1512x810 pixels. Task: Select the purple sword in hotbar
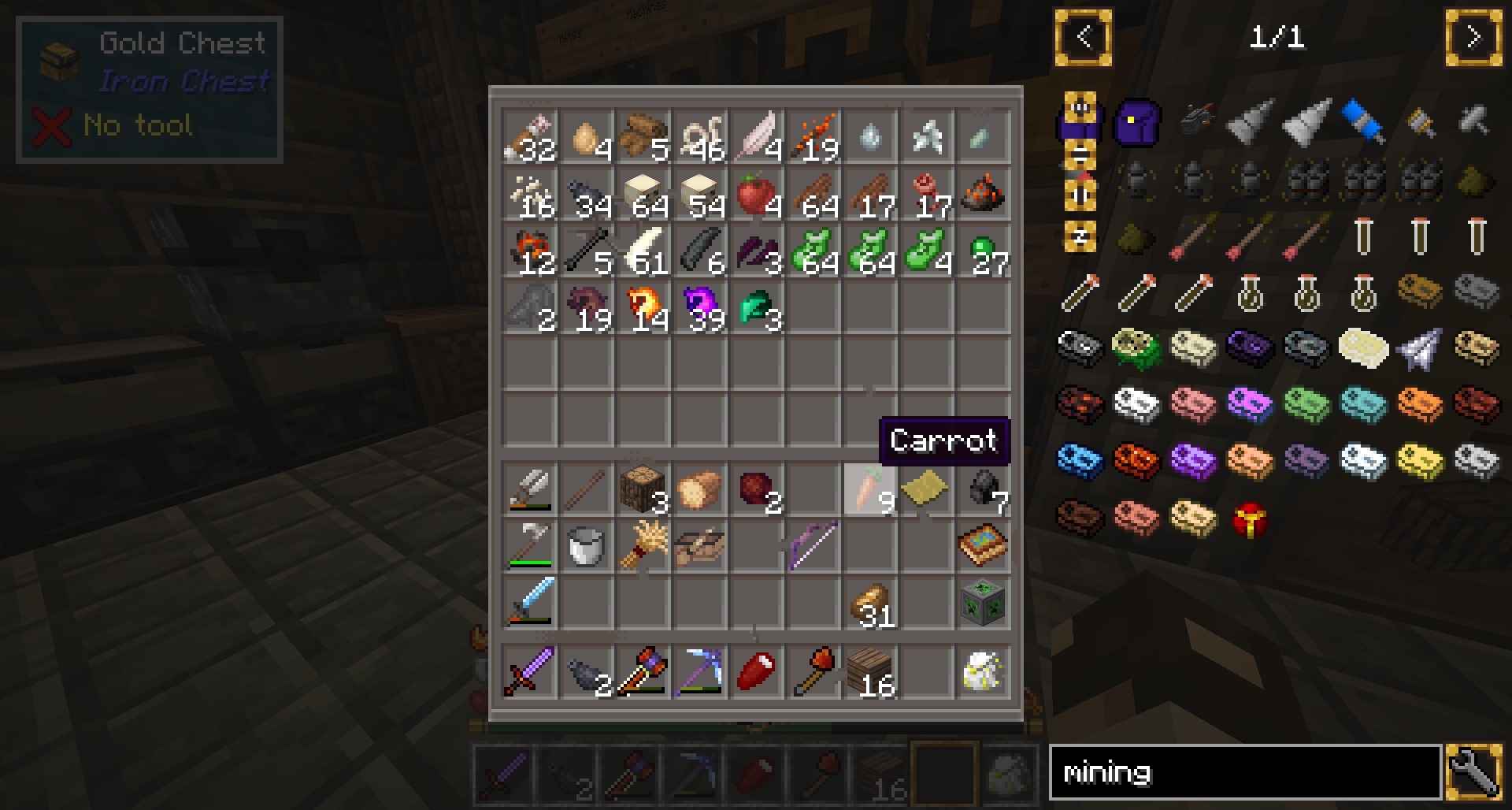pos(530,671)
